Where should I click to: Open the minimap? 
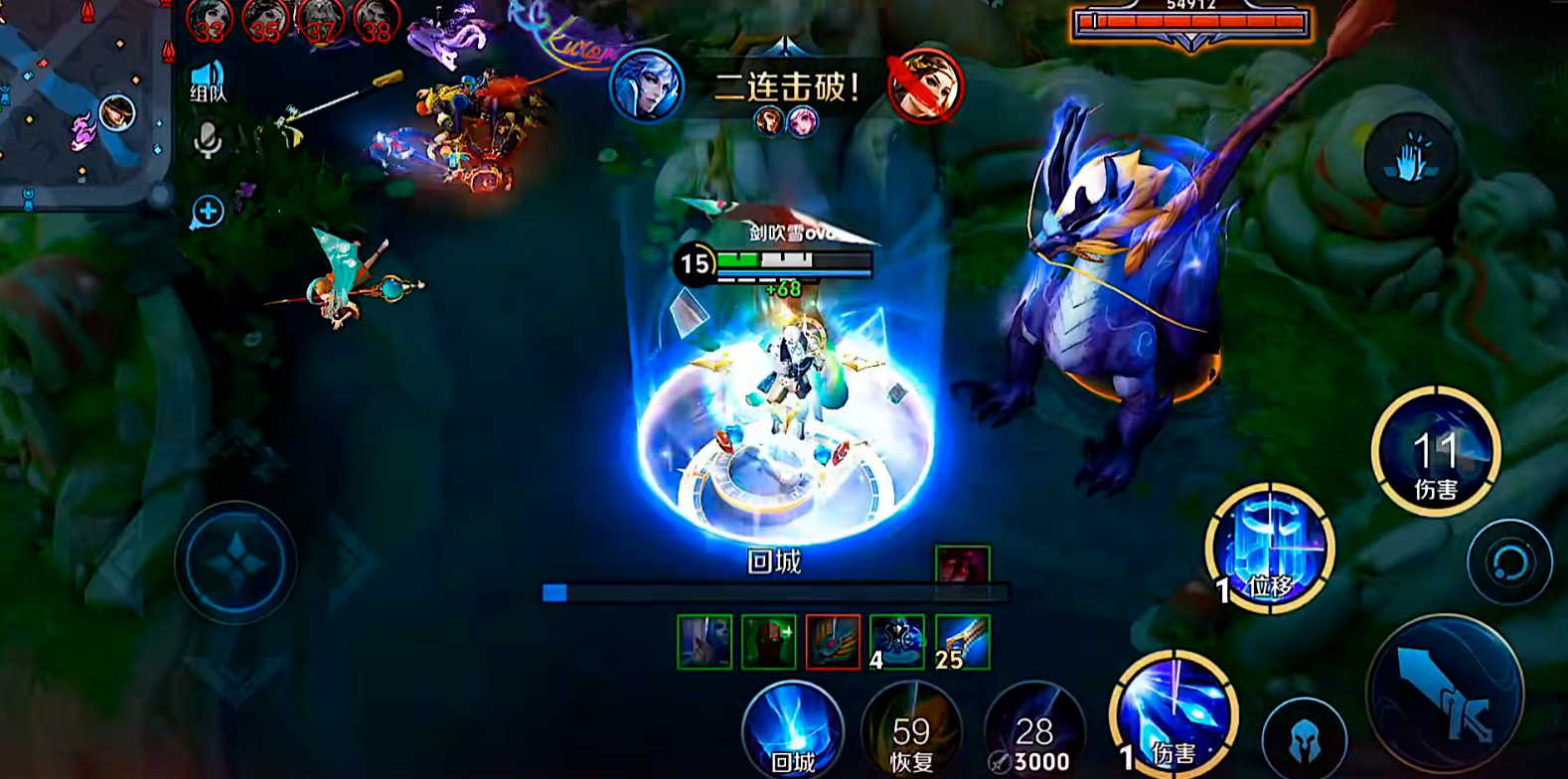(x=84, y=99)
